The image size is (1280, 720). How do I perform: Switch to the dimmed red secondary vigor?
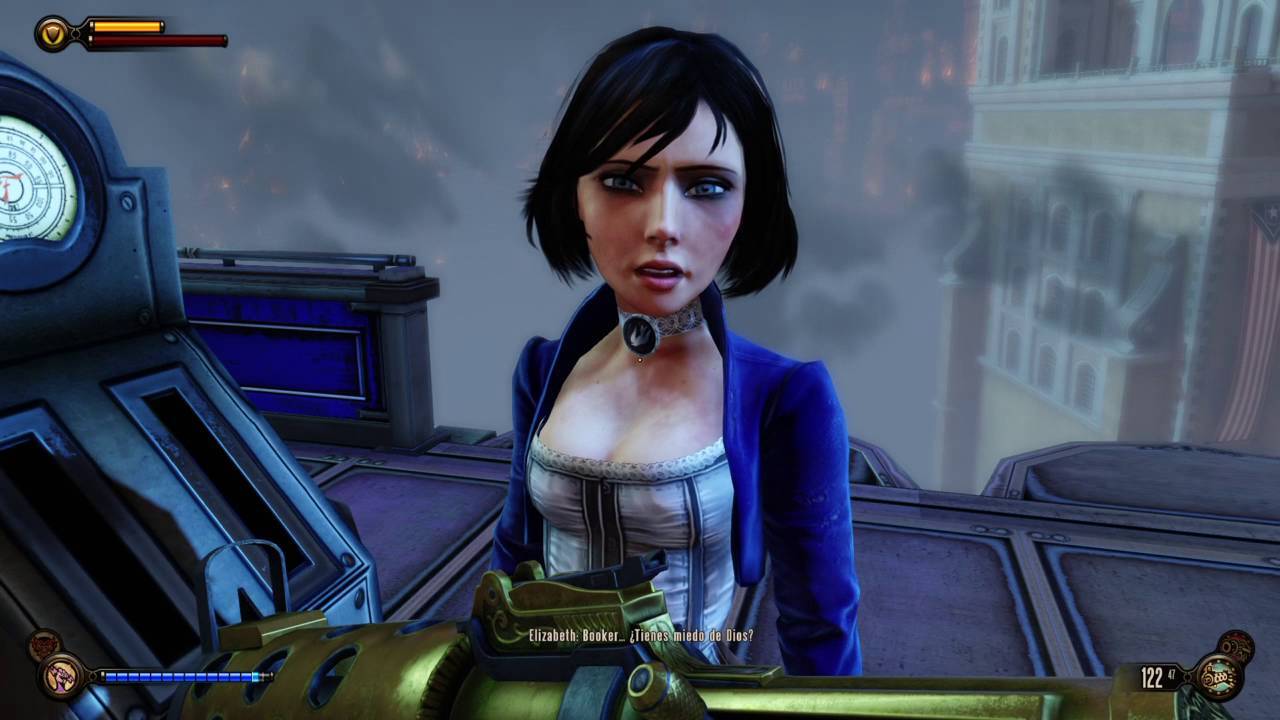click(43, 645)
